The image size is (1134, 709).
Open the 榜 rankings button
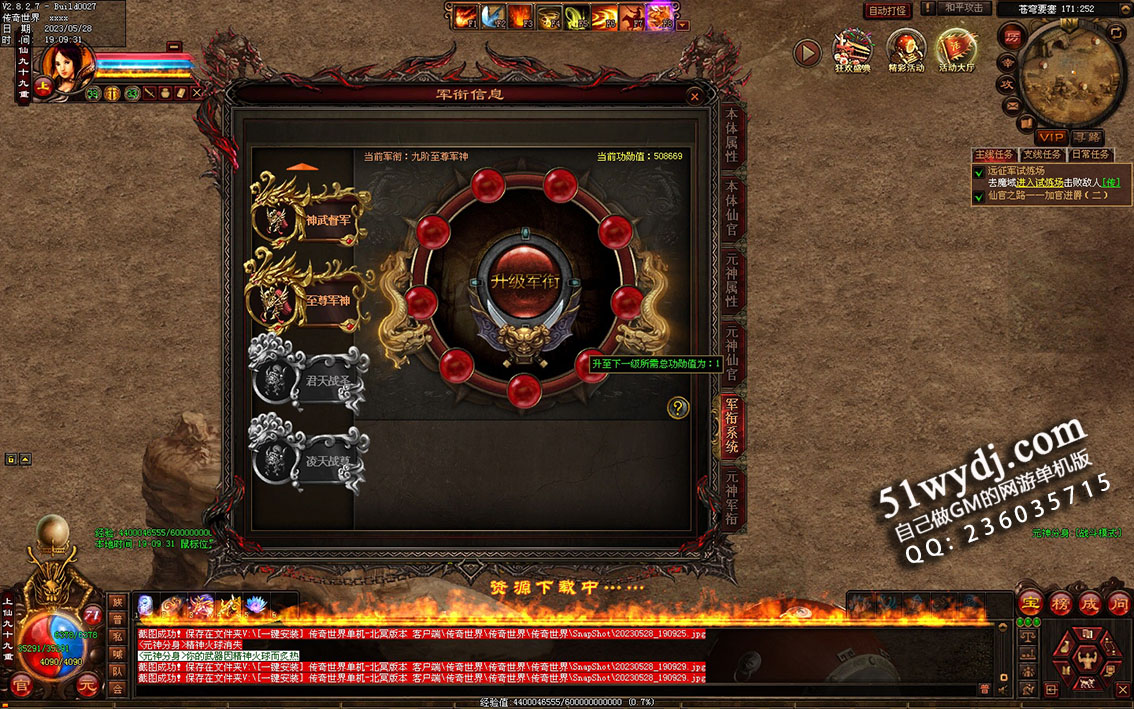click(x=1060, y=603)
